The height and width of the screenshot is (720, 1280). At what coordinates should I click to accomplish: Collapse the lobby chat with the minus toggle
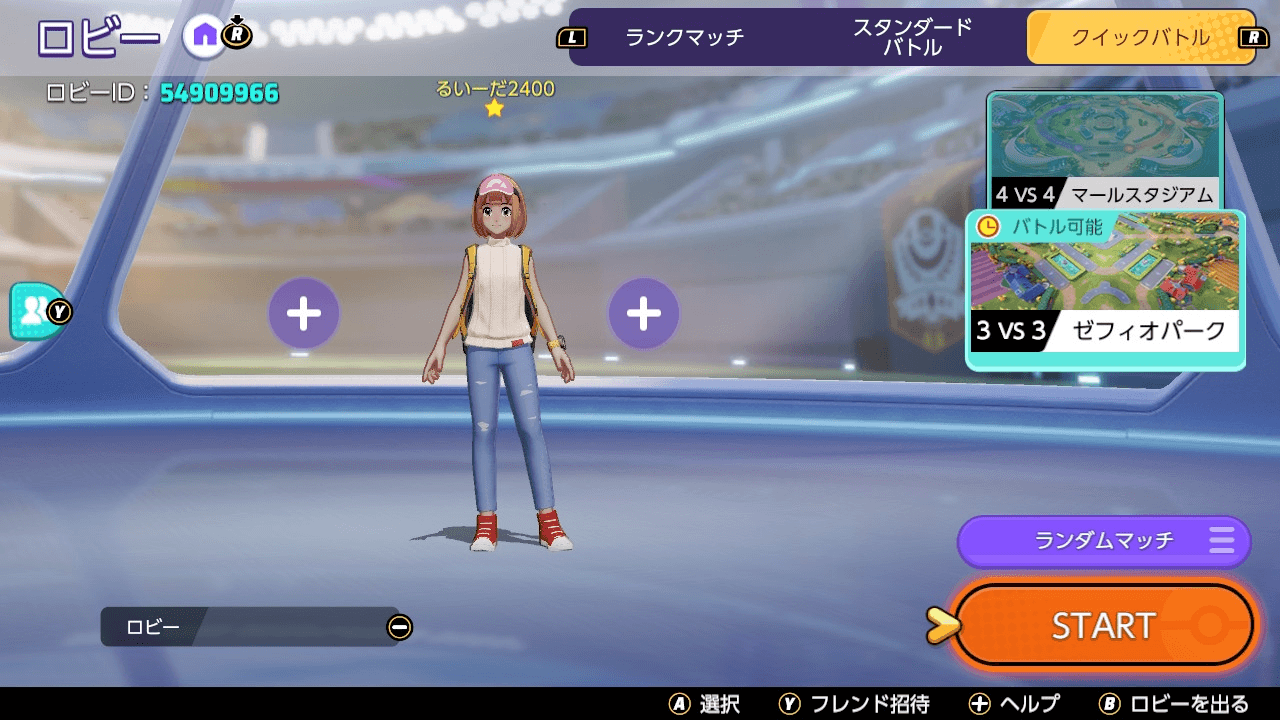point(399,627)
